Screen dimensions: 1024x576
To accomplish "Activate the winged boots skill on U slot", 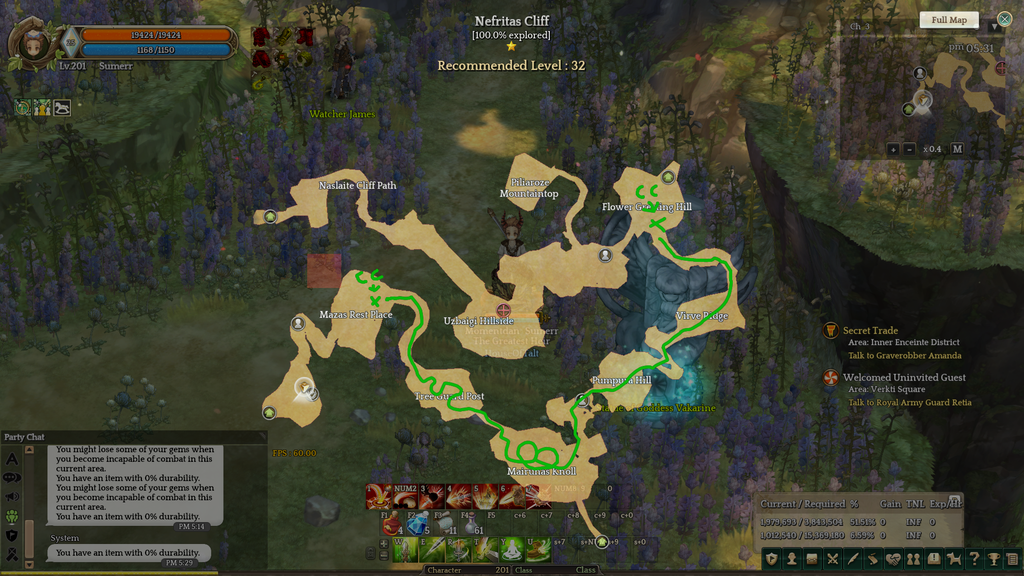I will tap(537, 548).
